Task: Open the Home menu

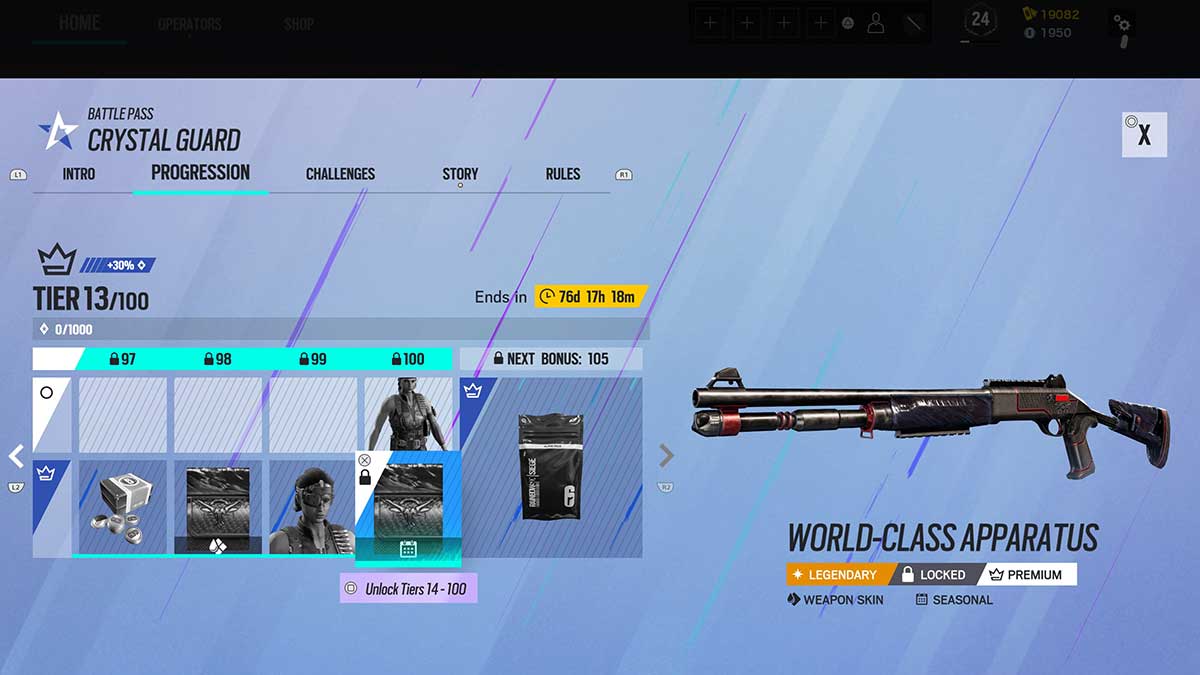Action: coord(79,23)
